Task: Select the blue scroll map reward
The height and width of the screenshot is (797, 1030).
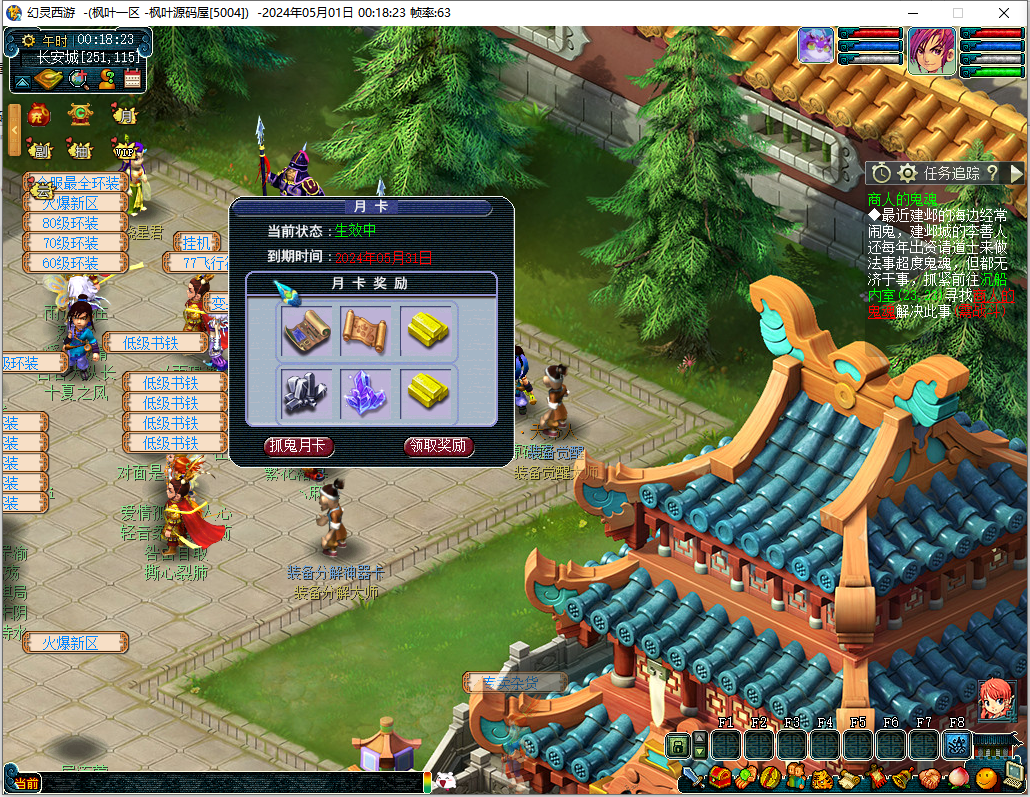Action: [x=306, y=330]
